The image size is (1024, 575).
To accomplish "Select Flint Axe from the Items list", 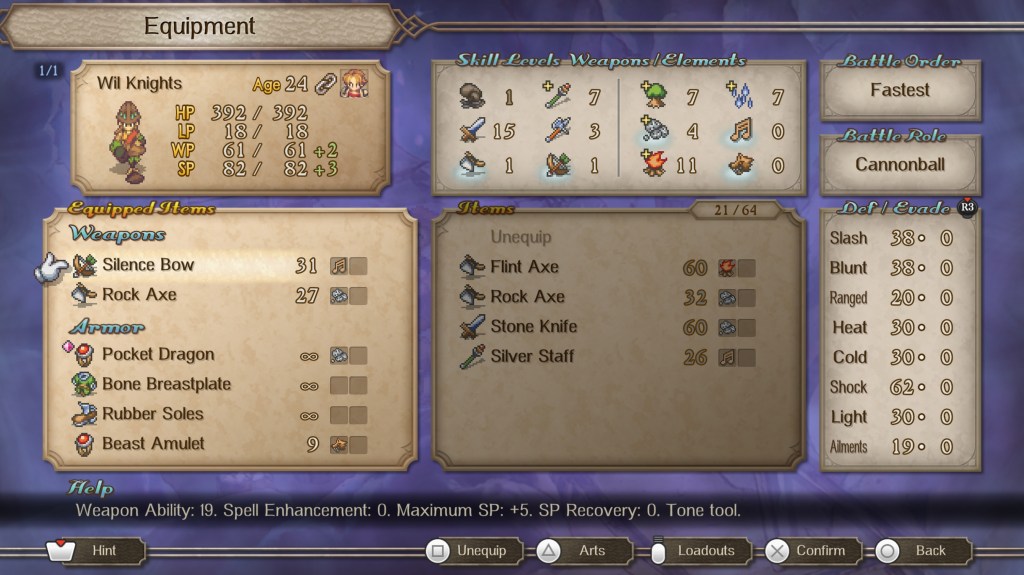I will 524,267.
